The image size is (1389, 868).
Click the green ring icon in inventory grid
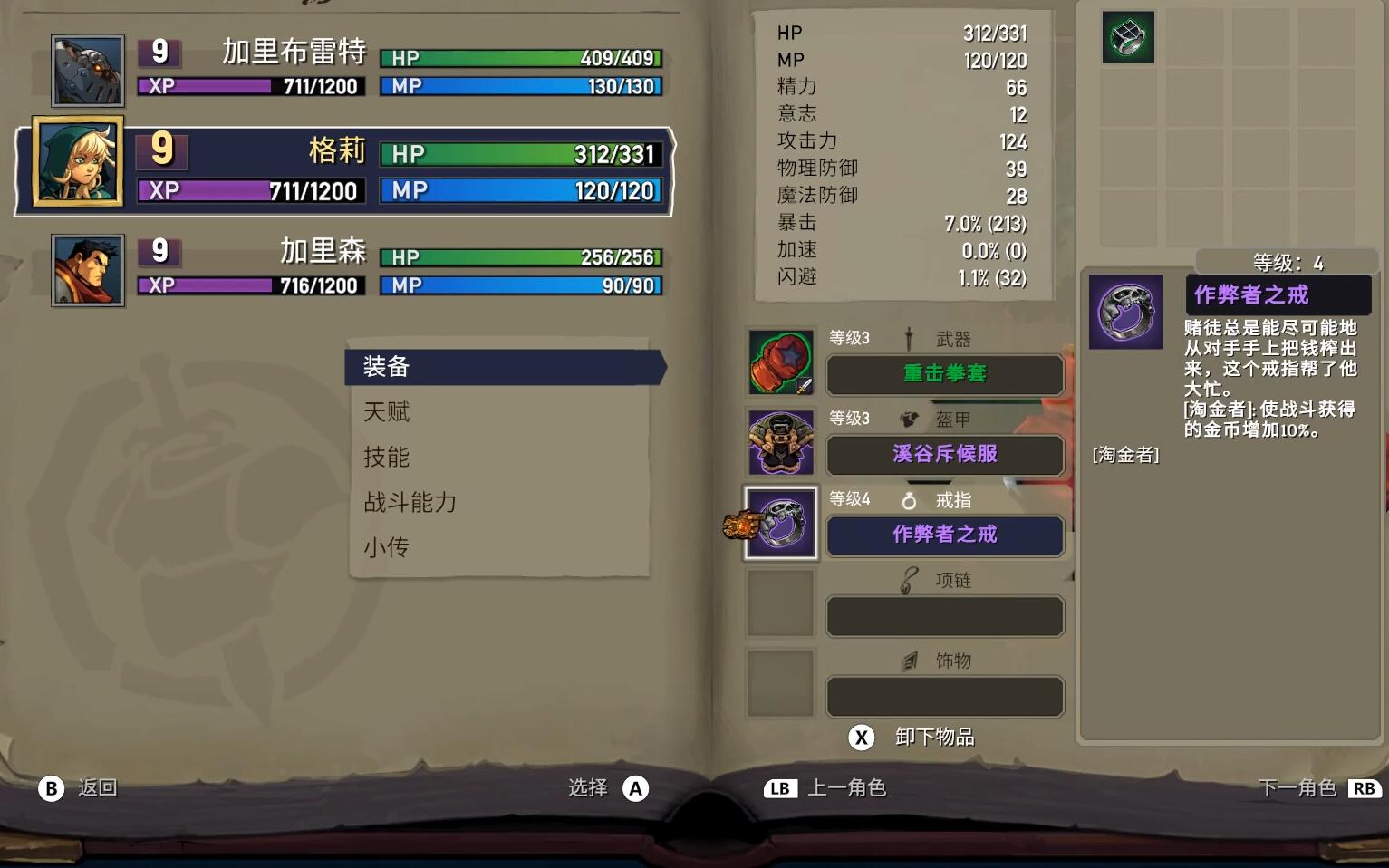tap(1126, 37)
